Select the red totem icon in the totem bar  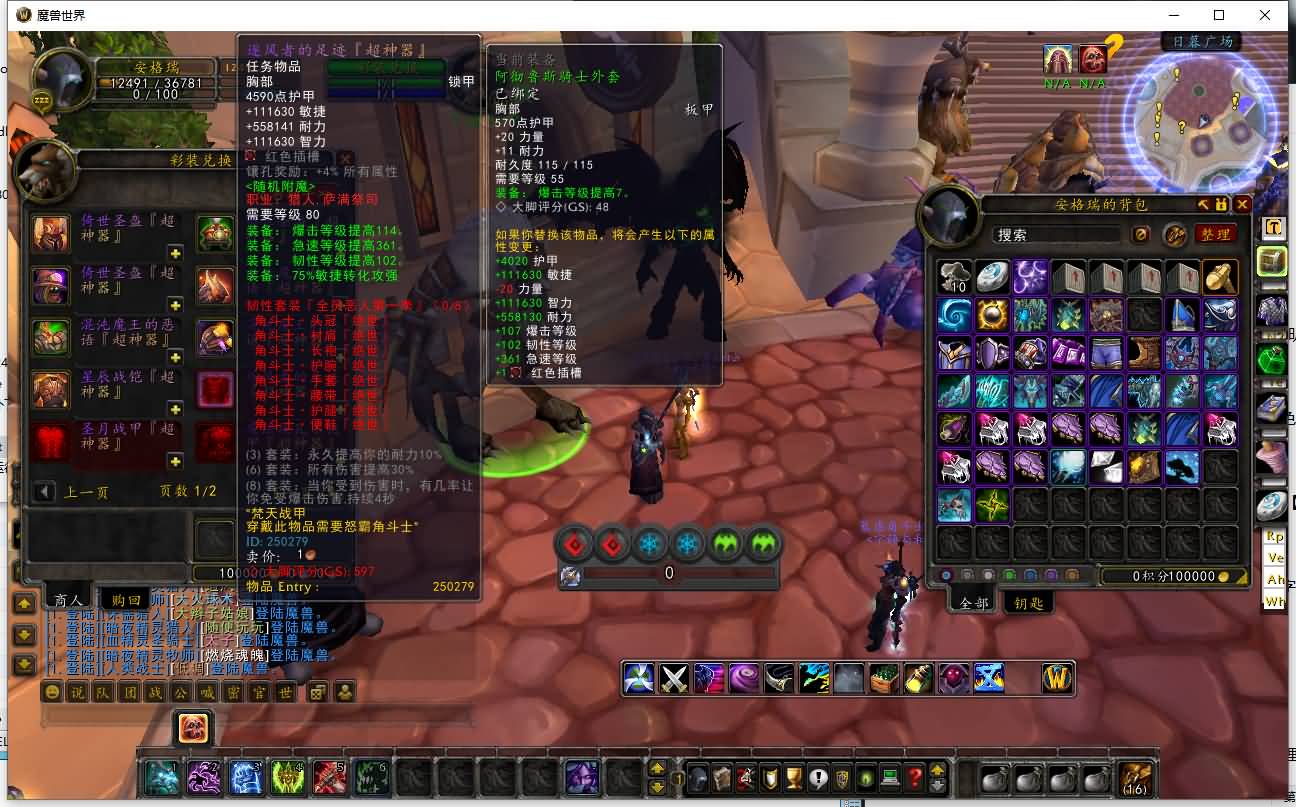[572, 542]
